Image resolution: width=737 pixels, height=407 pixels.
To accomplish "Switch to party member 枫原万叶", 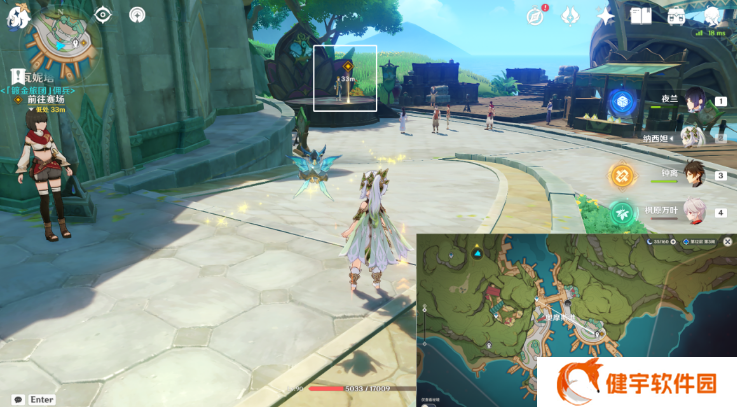I will (694, 212).
